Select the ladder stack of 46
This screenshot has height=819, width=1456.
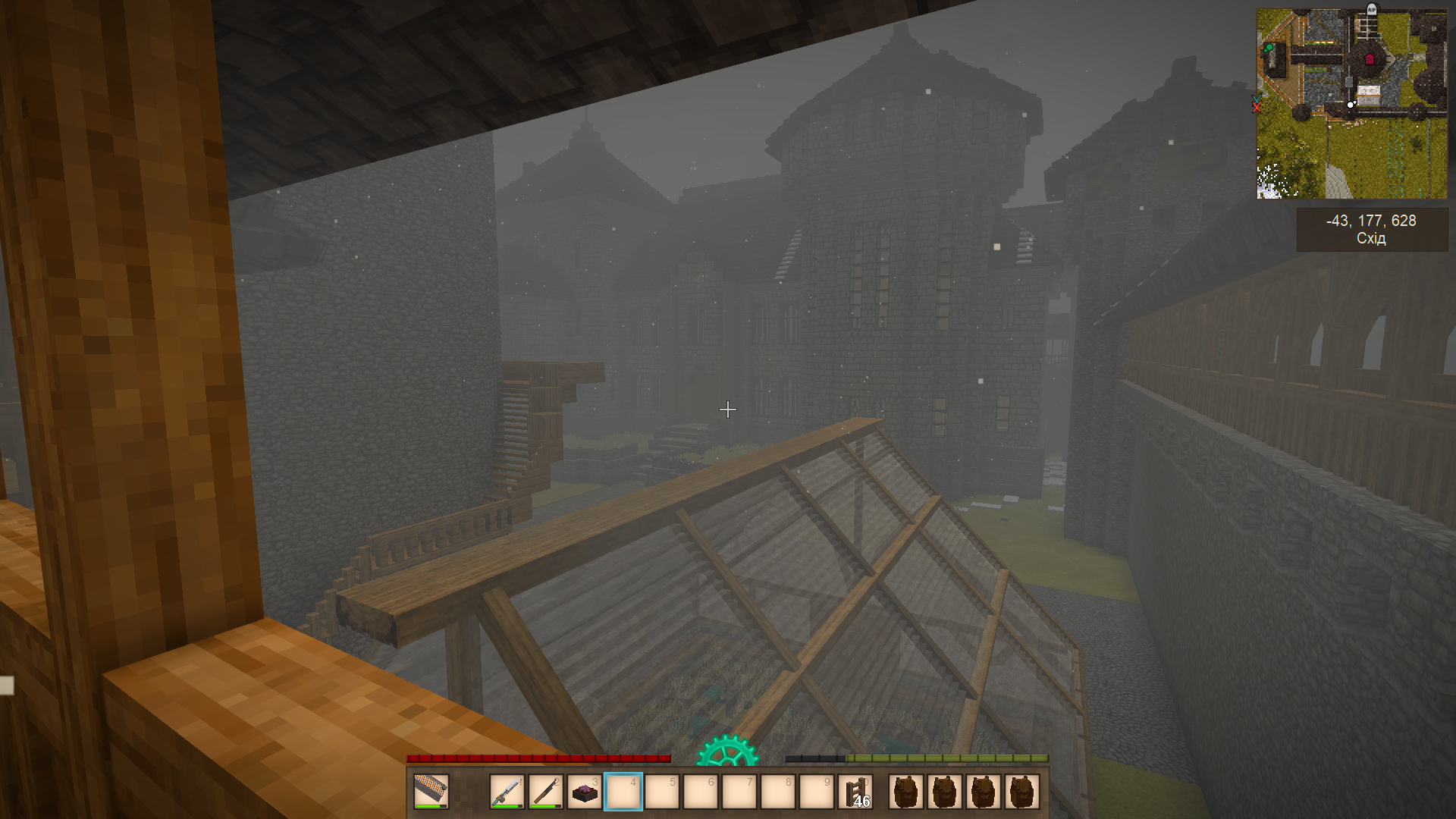pyautogui.click(x=856, y=792)
